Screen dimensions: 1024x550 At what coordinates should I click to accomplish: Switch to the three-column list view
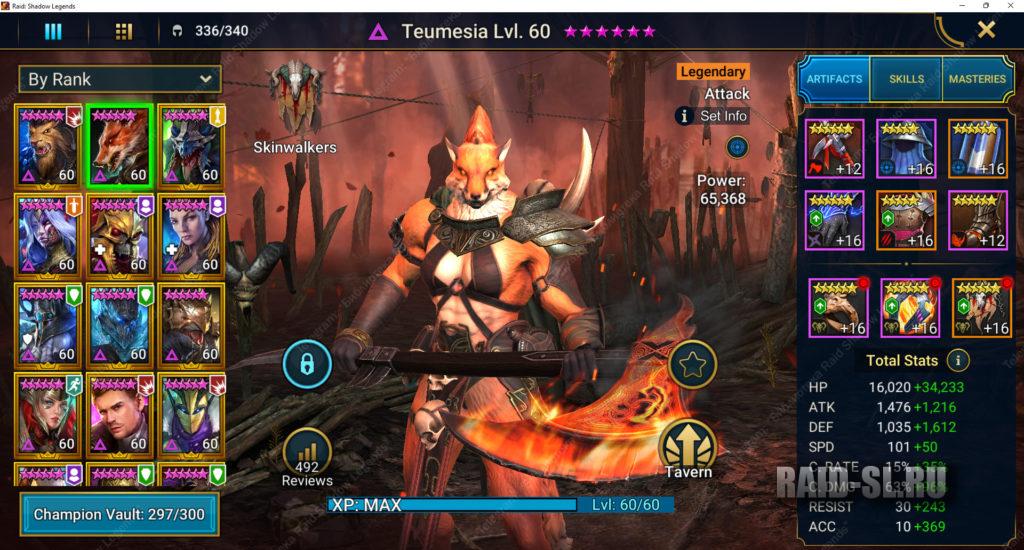pos(53,31)
